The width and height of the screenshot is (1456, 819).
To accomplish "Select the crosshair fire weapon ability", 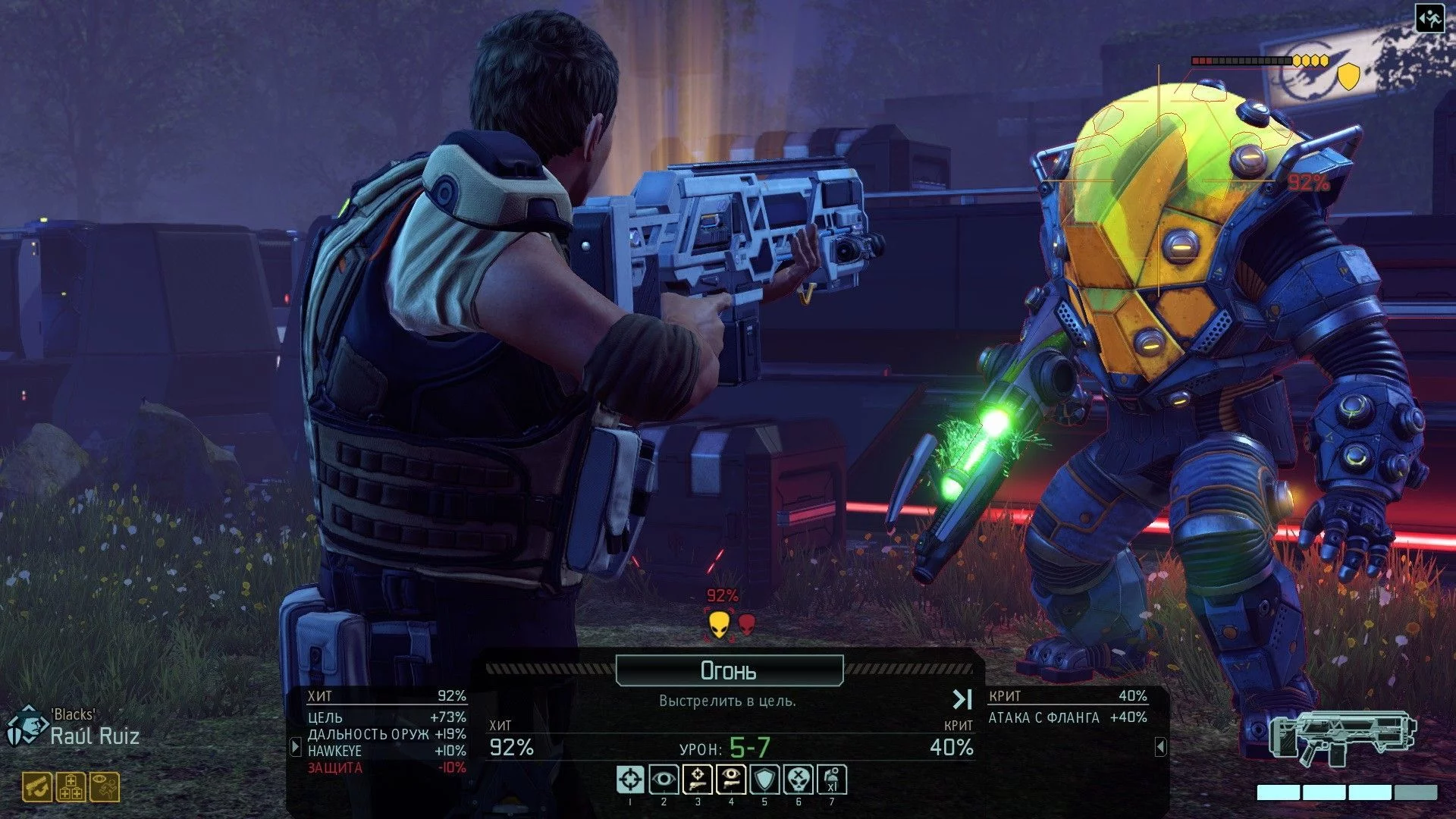I will pyautogui.click(x=630, y=780).
